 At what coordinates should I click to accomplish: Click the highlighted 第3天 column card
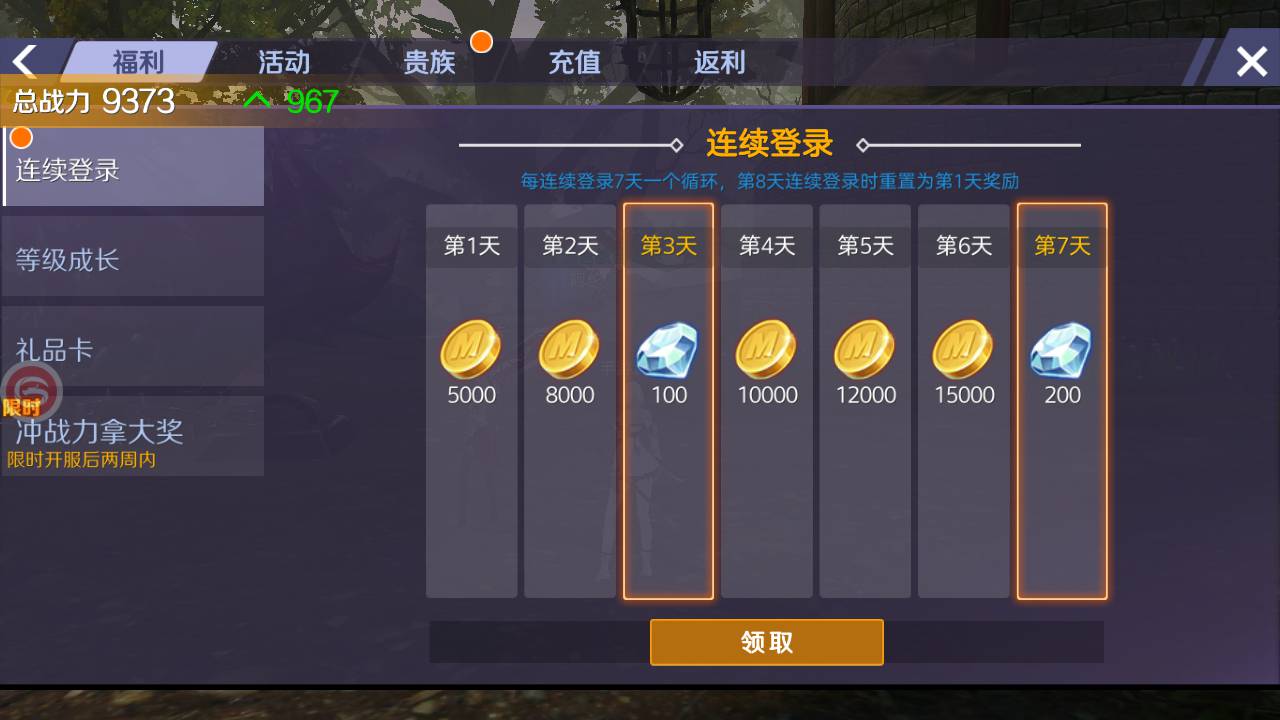pyautogui.click(x=667, y=400)
